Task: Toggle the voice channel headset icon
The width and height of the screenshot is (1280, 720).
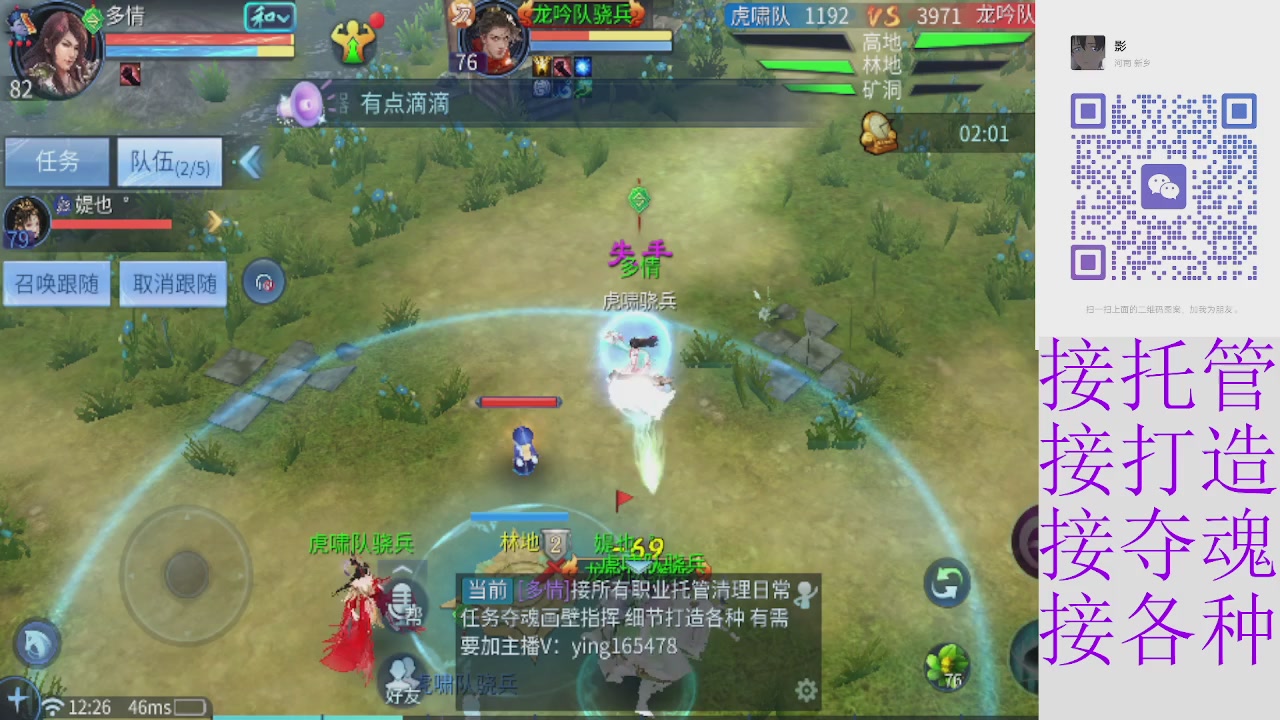Action: click(x=263, y=282)
